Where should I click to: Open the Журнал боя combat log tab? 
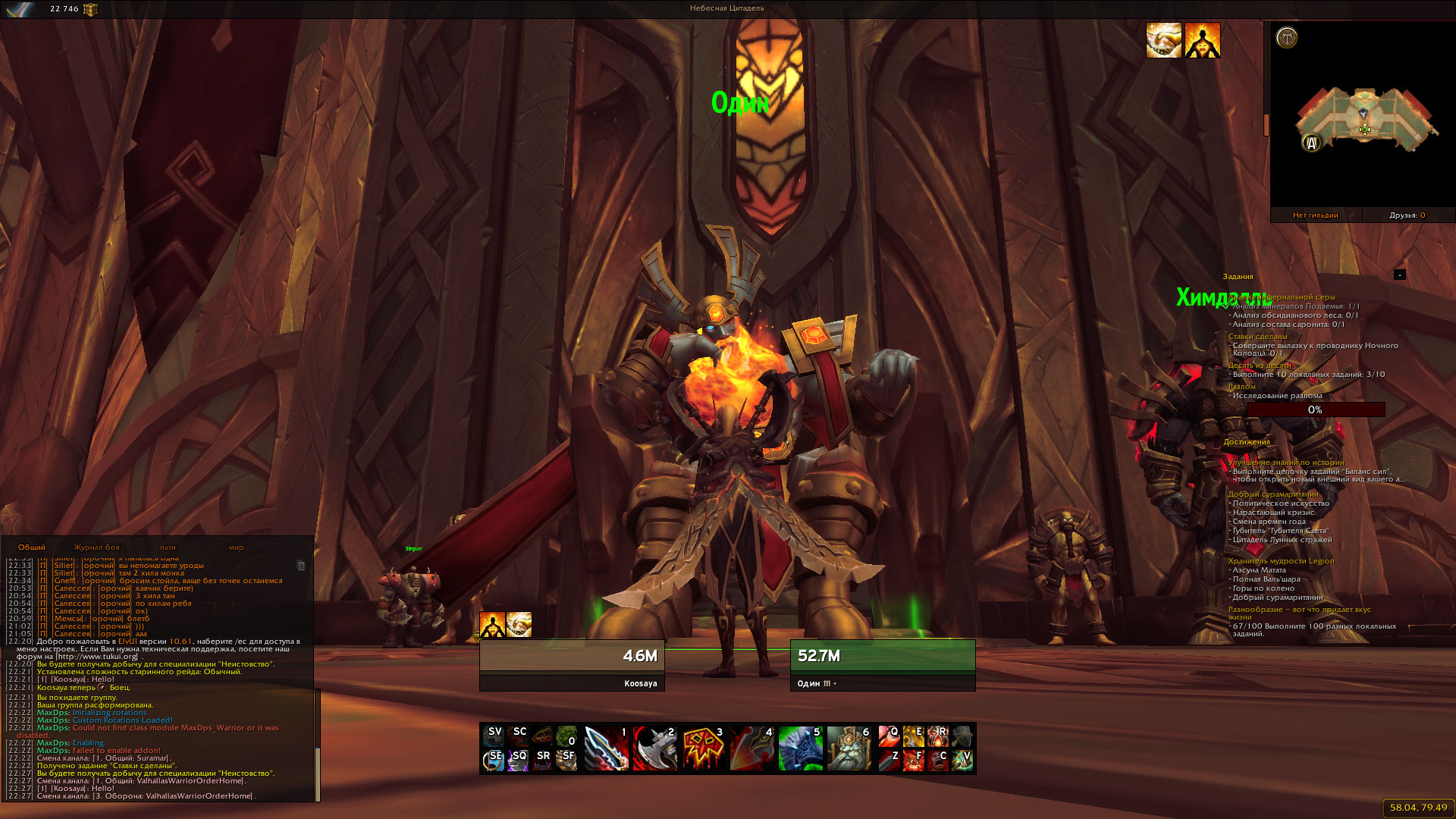[x=96, y=548]
